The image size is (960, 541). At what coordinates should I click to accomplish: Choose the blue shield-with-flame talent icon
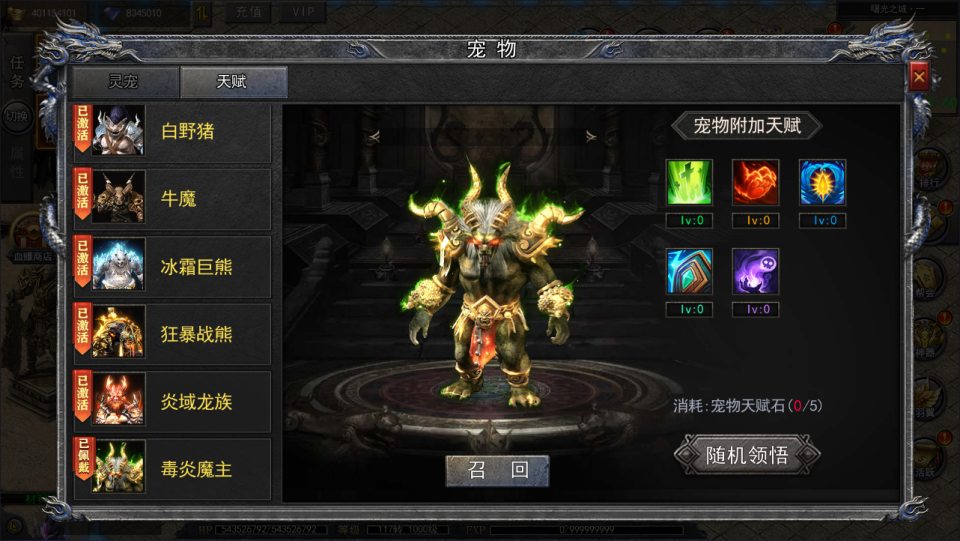pos(822,182)
